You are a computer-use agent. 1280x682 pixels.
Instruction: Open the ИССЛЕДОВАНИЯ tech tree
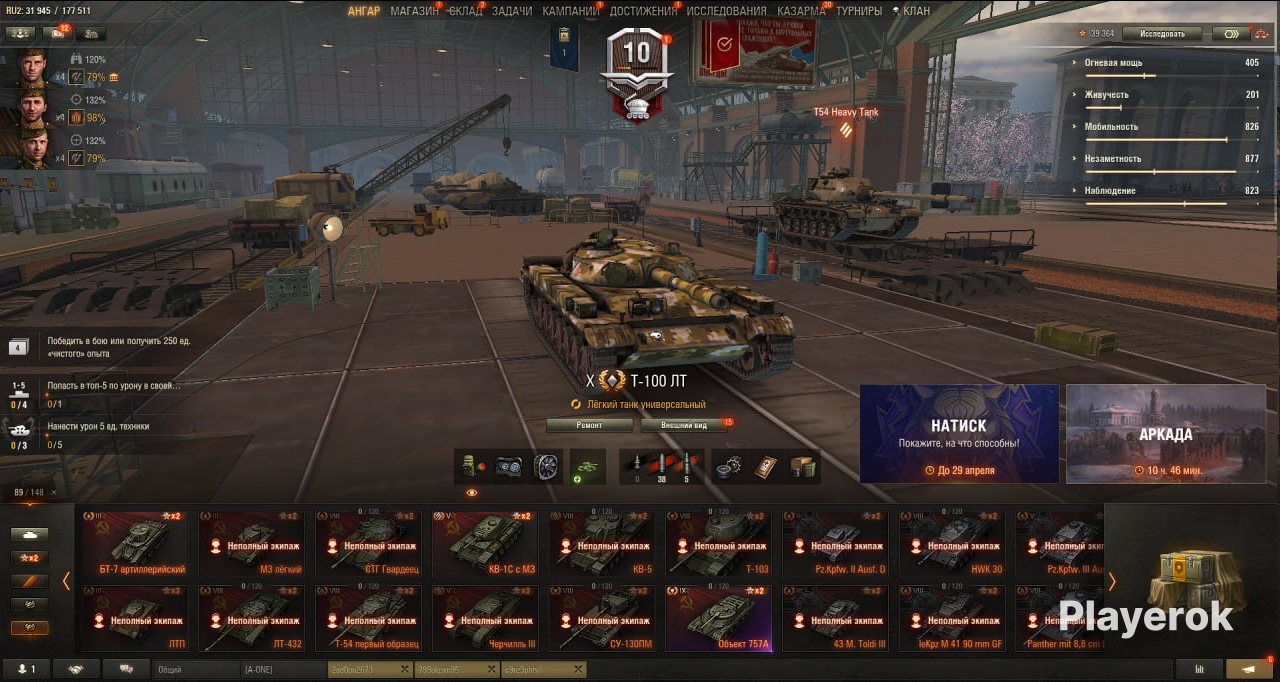click(x=726, y=11)
